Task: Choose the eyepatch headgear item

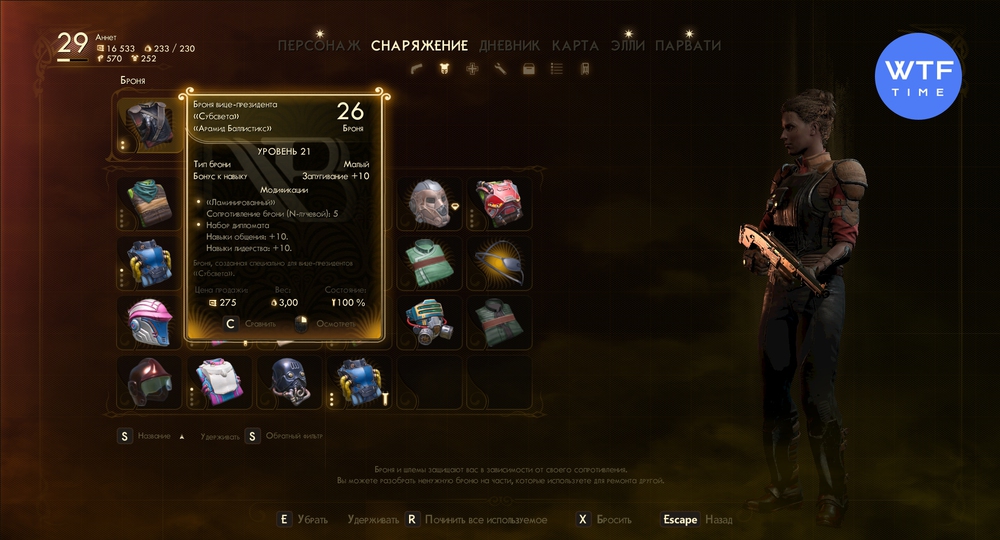Action: click(499, 263)
